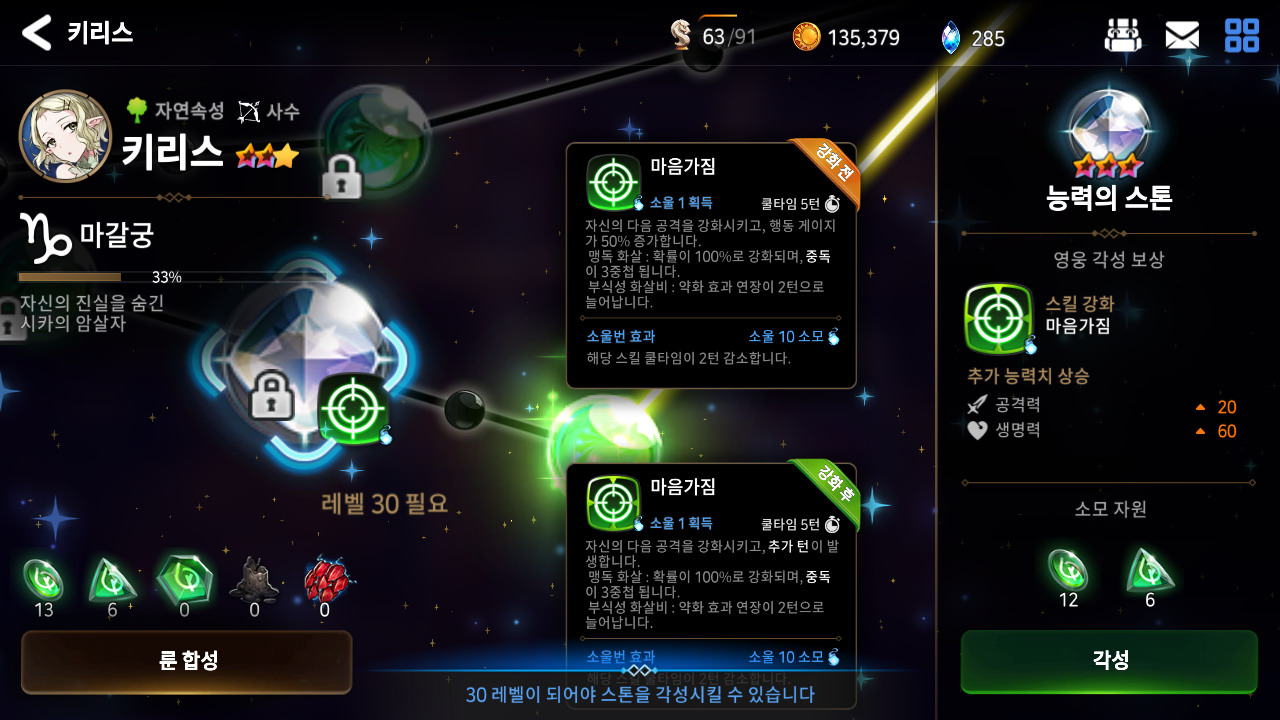Select the triangular green rune costing 6
The height and width of the screenshot is (720, 1280).
pyautogui.click(x=1149, y=570)
